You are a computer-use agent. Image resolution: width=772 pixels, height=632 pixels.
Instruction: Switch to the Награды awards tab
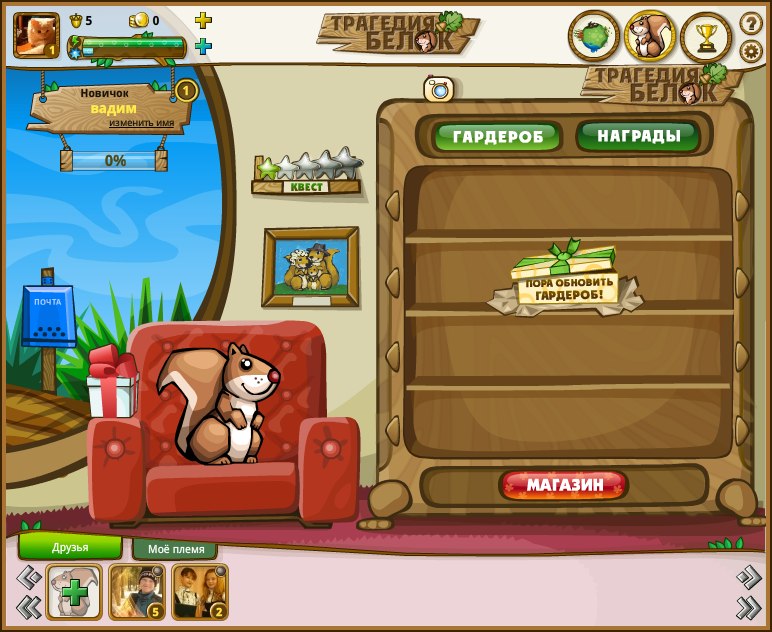(x=639, y=135)
